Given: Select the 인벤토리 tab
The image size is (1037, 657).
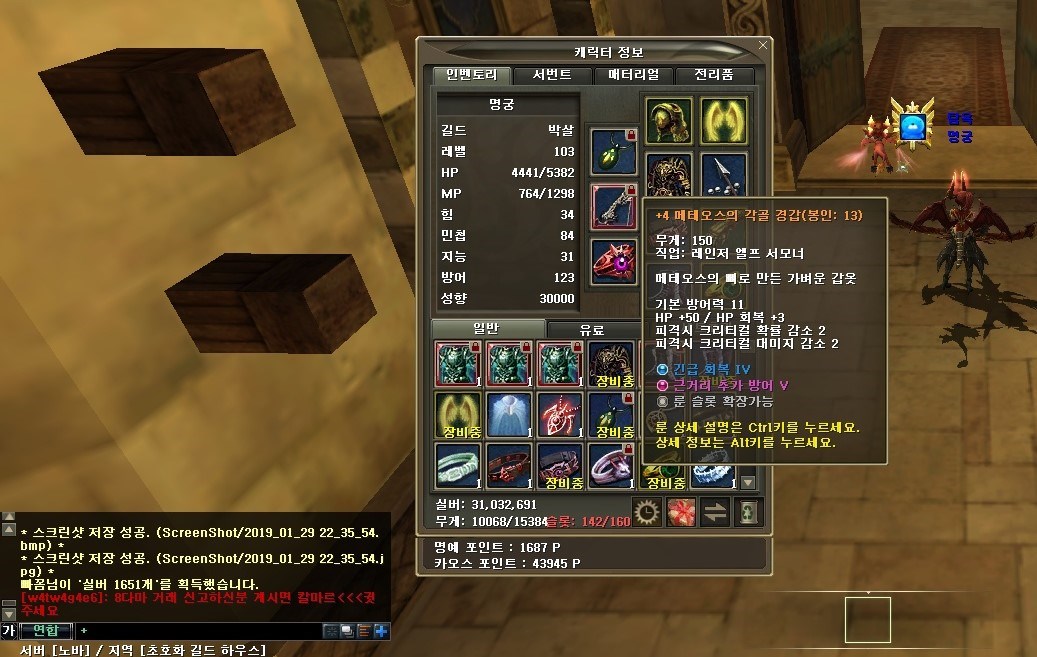Looking at the screenshot, I should (471, 75).
